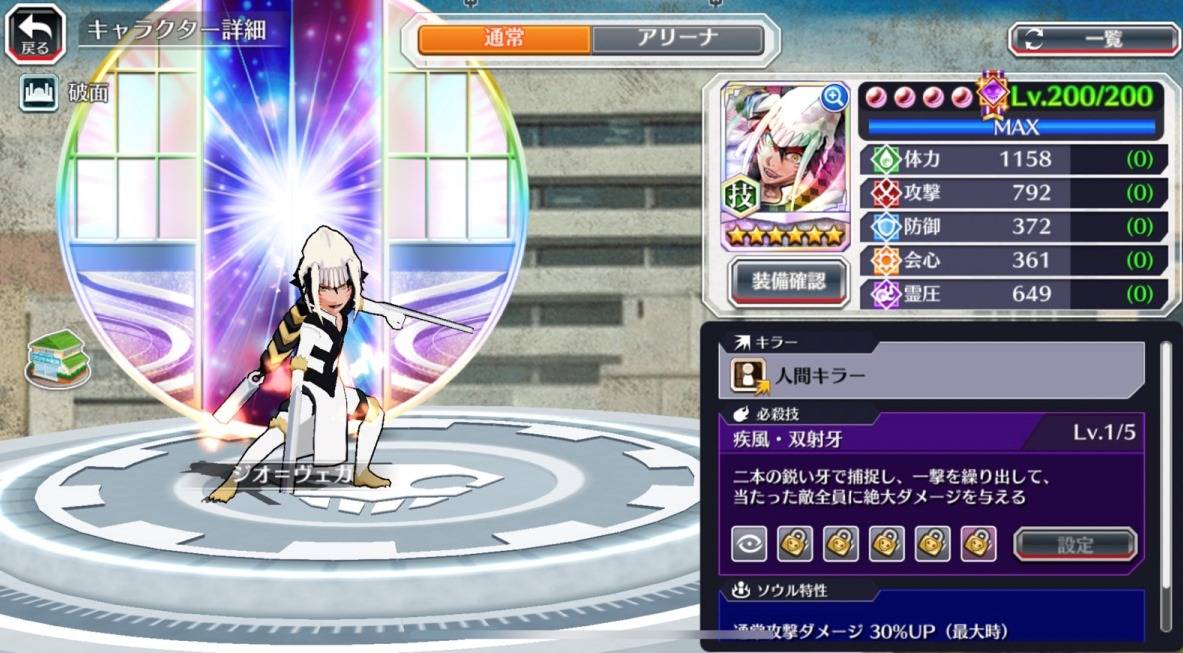Switch to the アリーナ tab
Screen dimensions: 1183x653
tap(677, 39)
